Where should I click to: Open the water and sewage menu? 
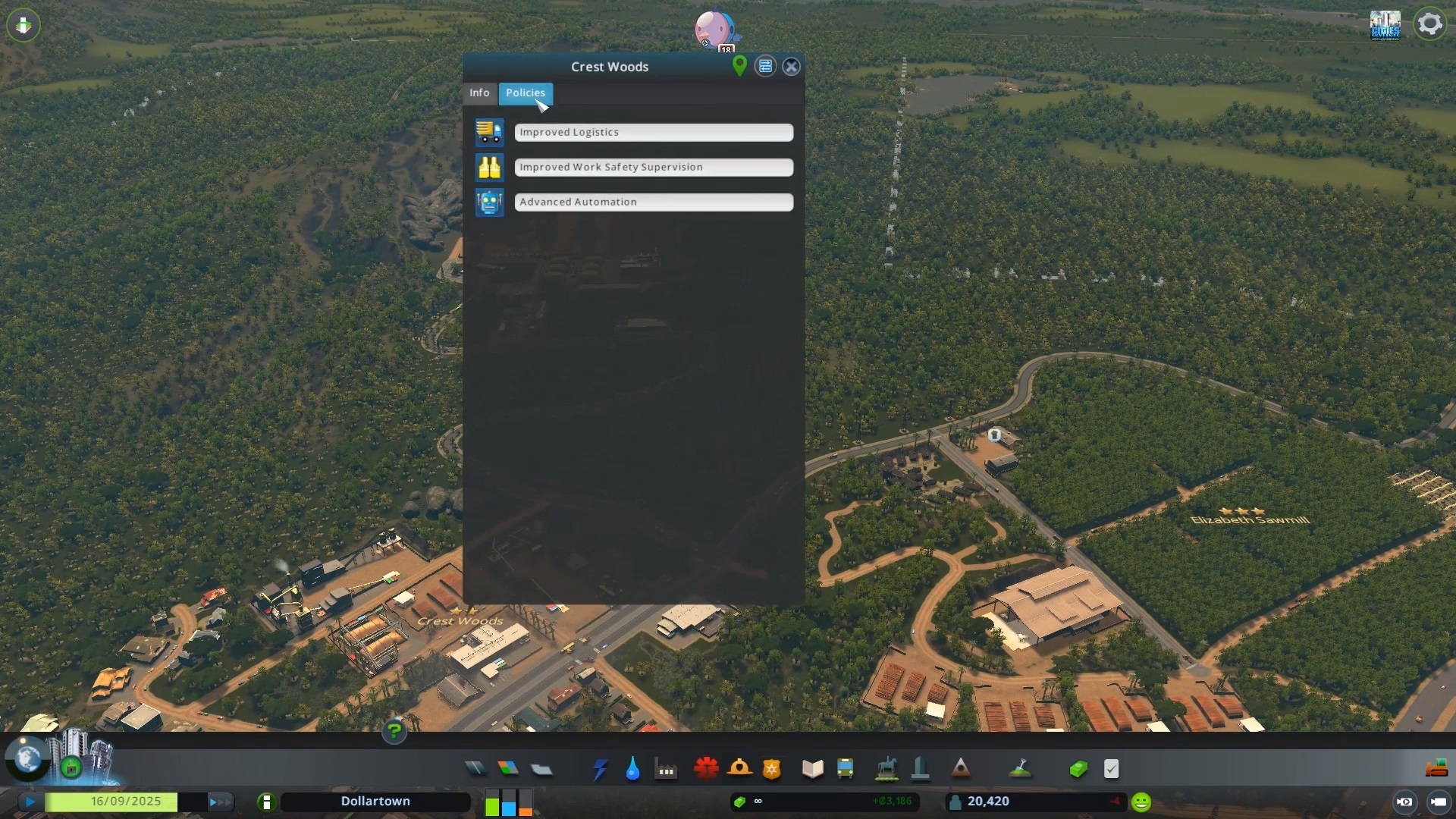tap(632, 769)
